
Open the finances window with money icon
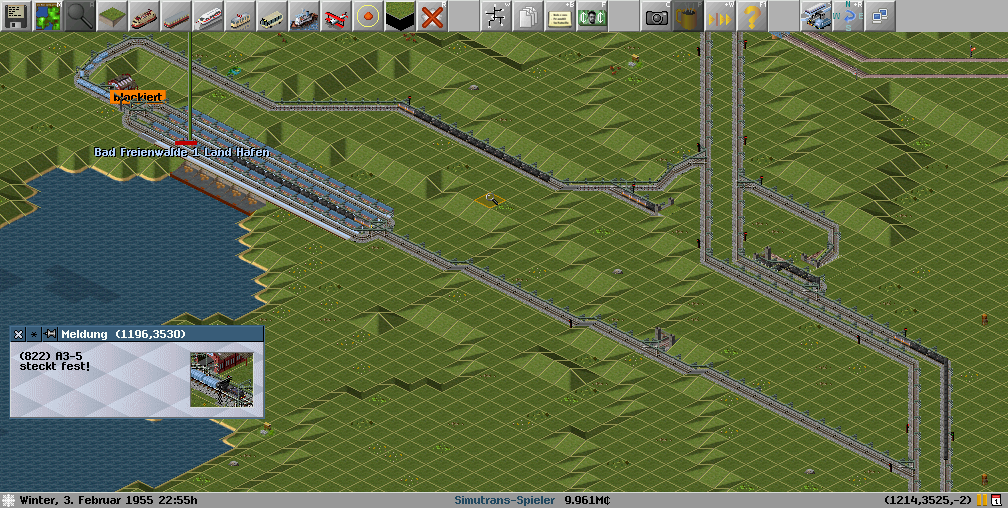tap(592, 16)
